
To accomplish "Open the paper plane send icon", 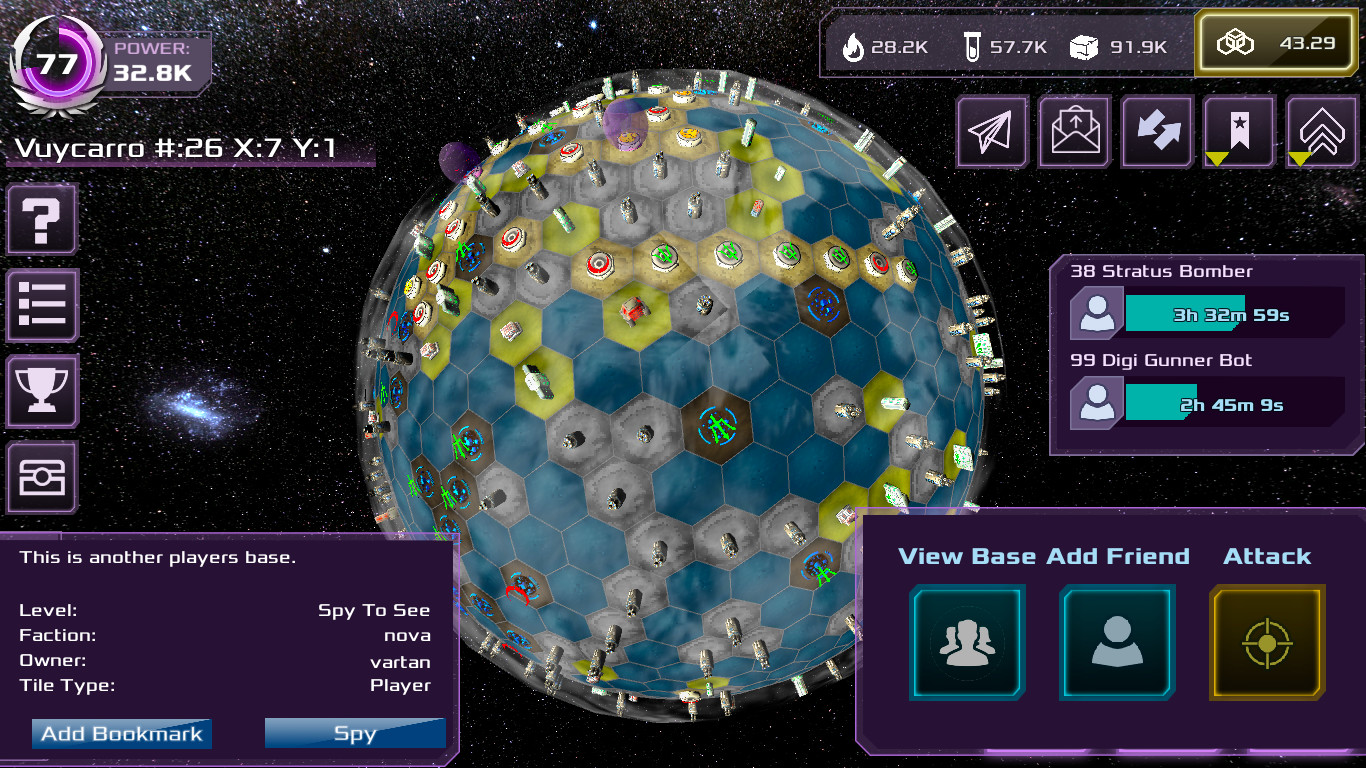I will click(993, 131).
